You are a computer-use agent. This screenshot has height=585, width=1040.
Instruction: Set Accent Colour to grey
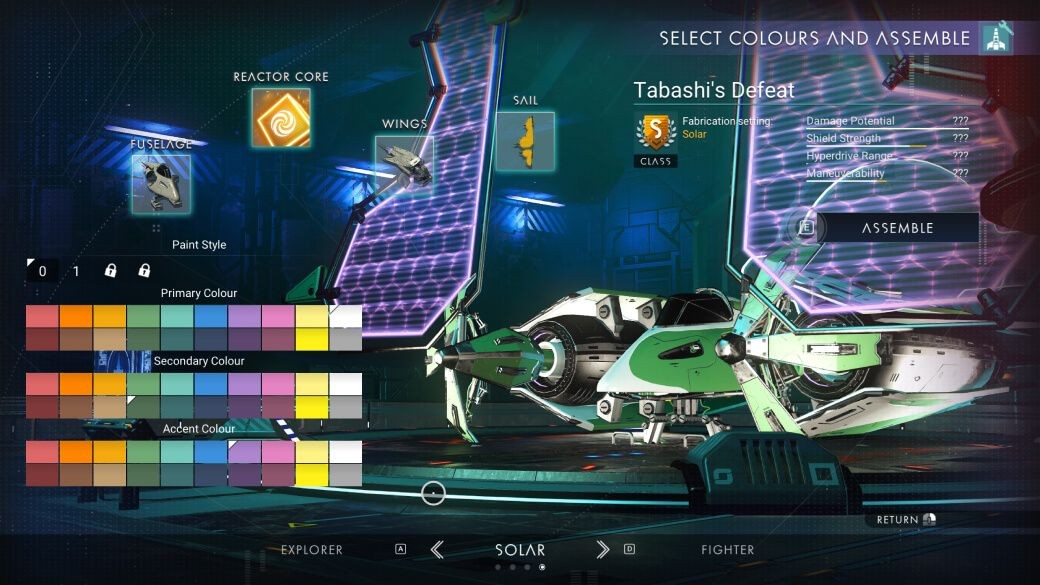pyautogui.click(x=345, y=474)
